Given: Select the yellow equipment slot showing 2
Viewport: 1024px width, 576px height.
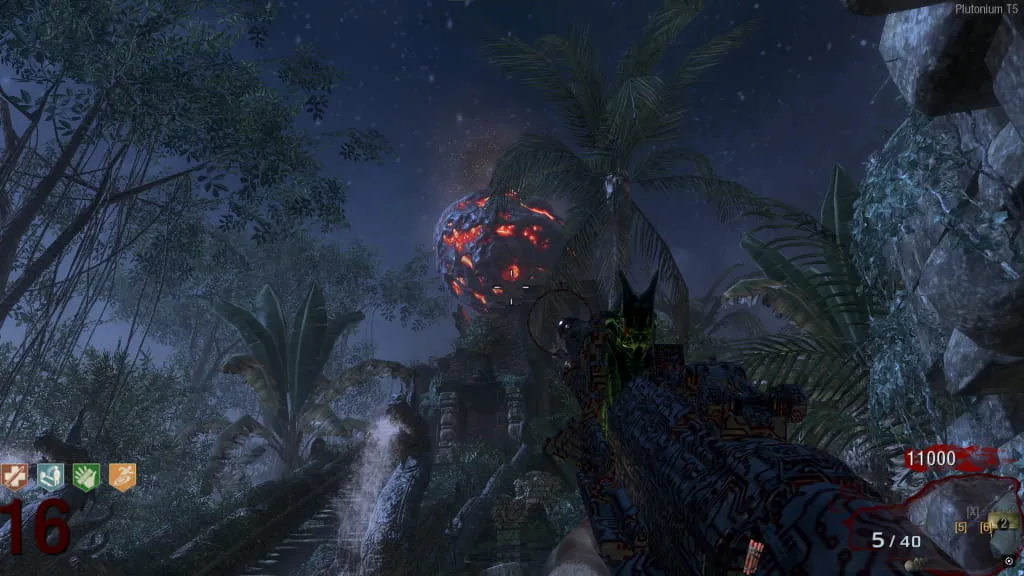Looking at the screenshot, I should click(x=1004, y=522).
